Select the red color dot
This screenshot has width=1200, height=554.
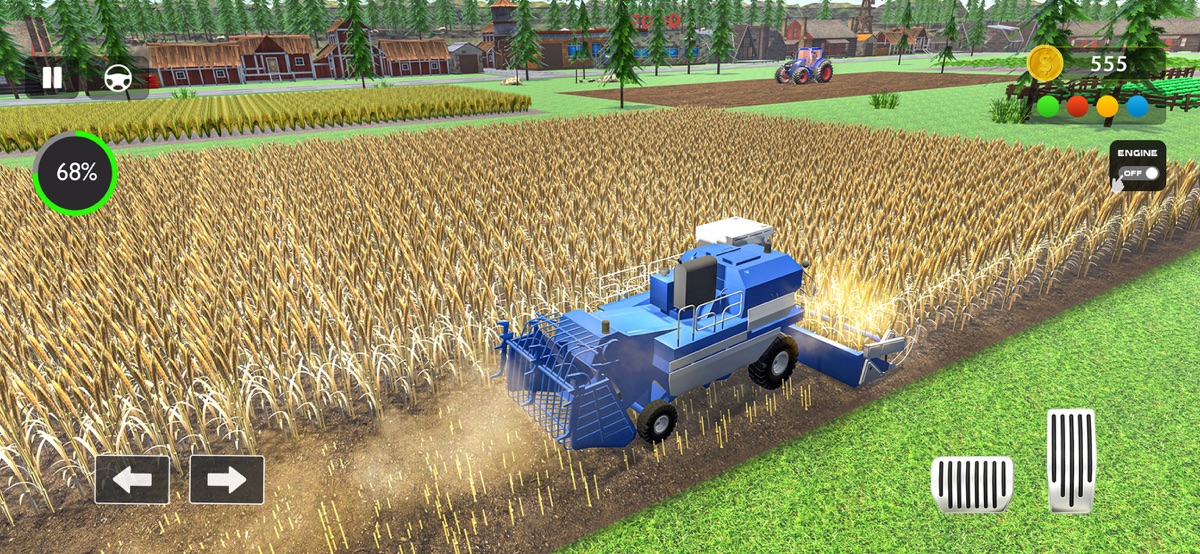[x=1077, y=106]
